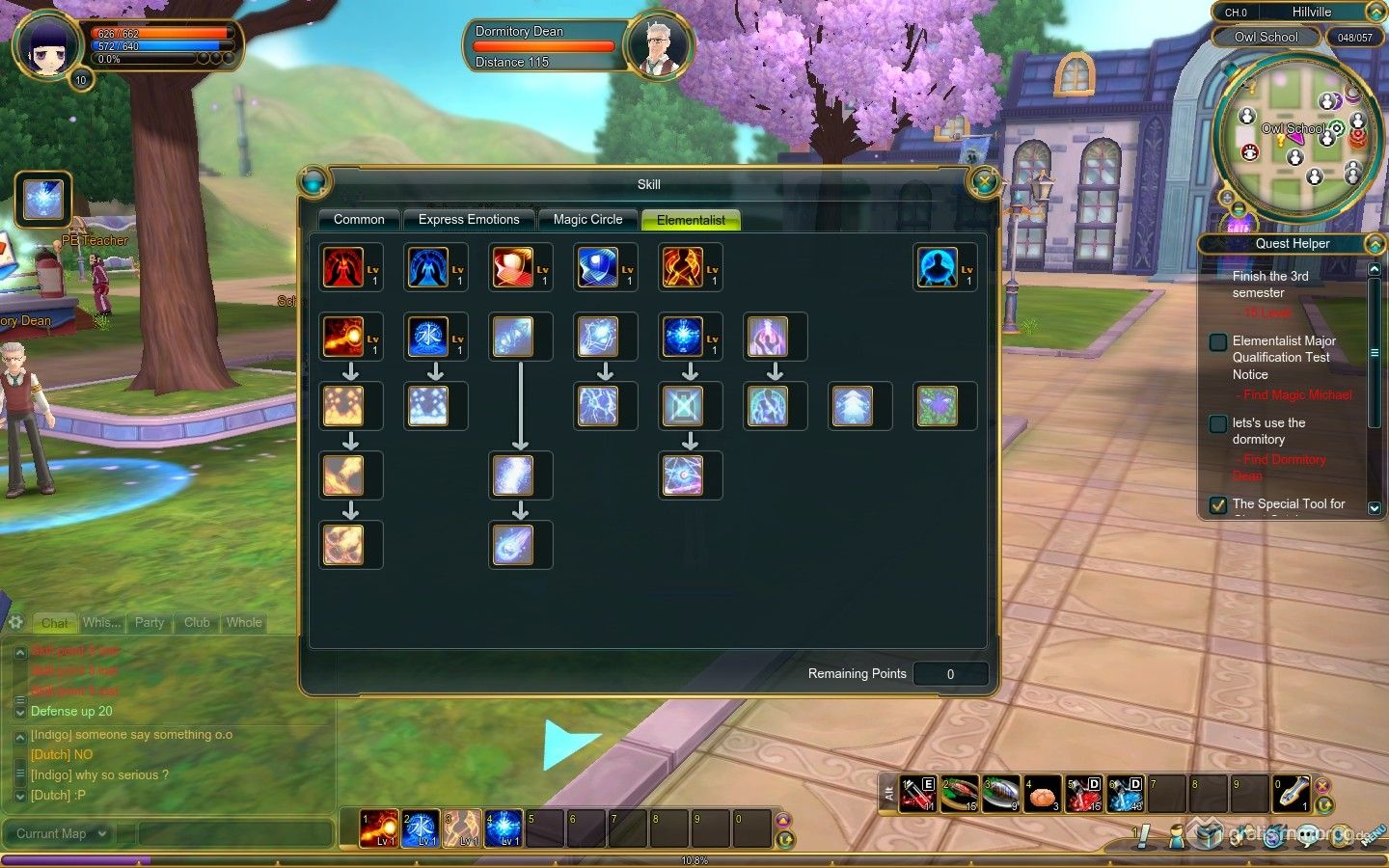Image resolution: width=1389 pixels, height=868 pixels.
Task: Open the Whole chat tab
Action: click(x=244, y=623)
